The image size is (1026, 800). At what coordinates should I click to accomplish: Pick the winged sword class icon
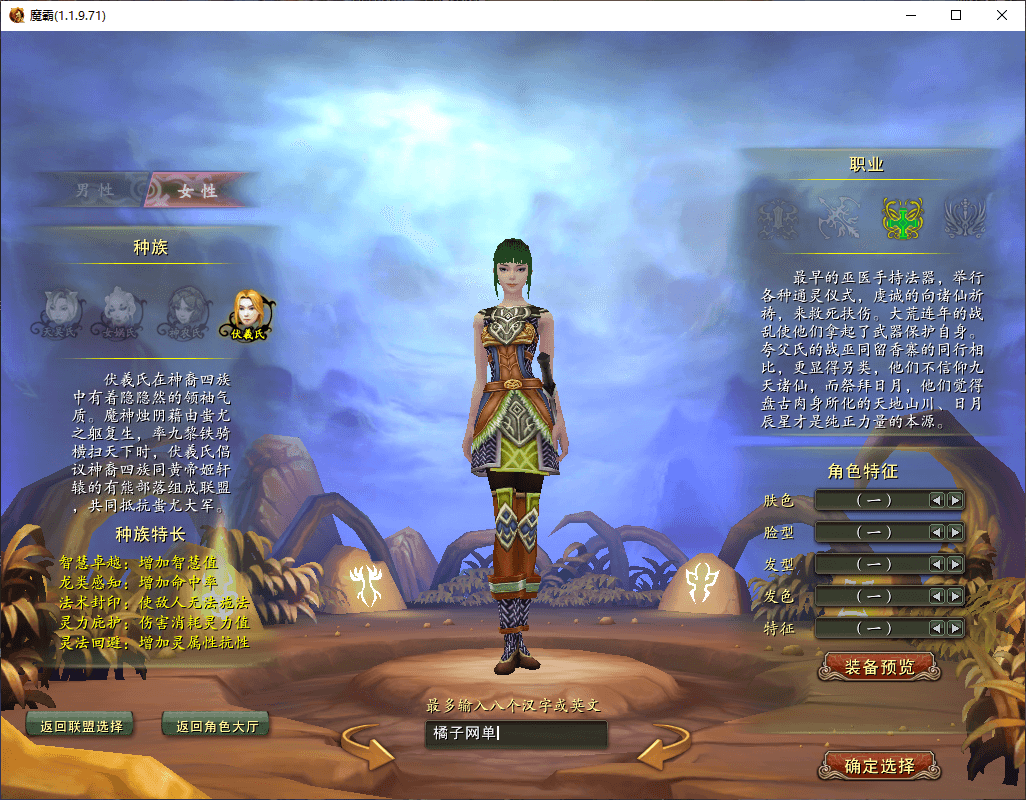pyautogui.click(x=965, y=217)
